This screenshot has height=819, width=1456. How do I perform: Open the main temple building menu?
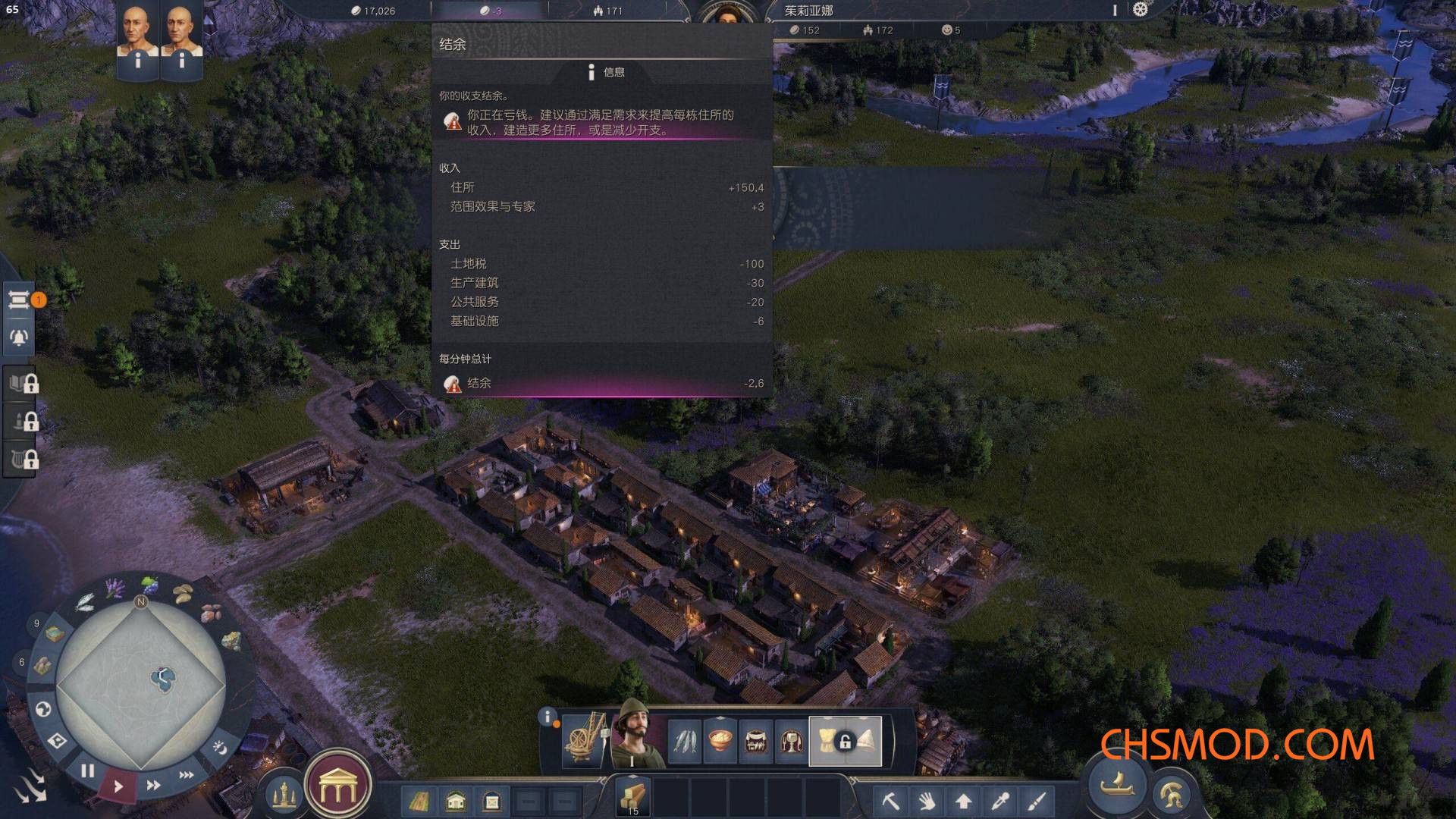click(x=337, y=790)
